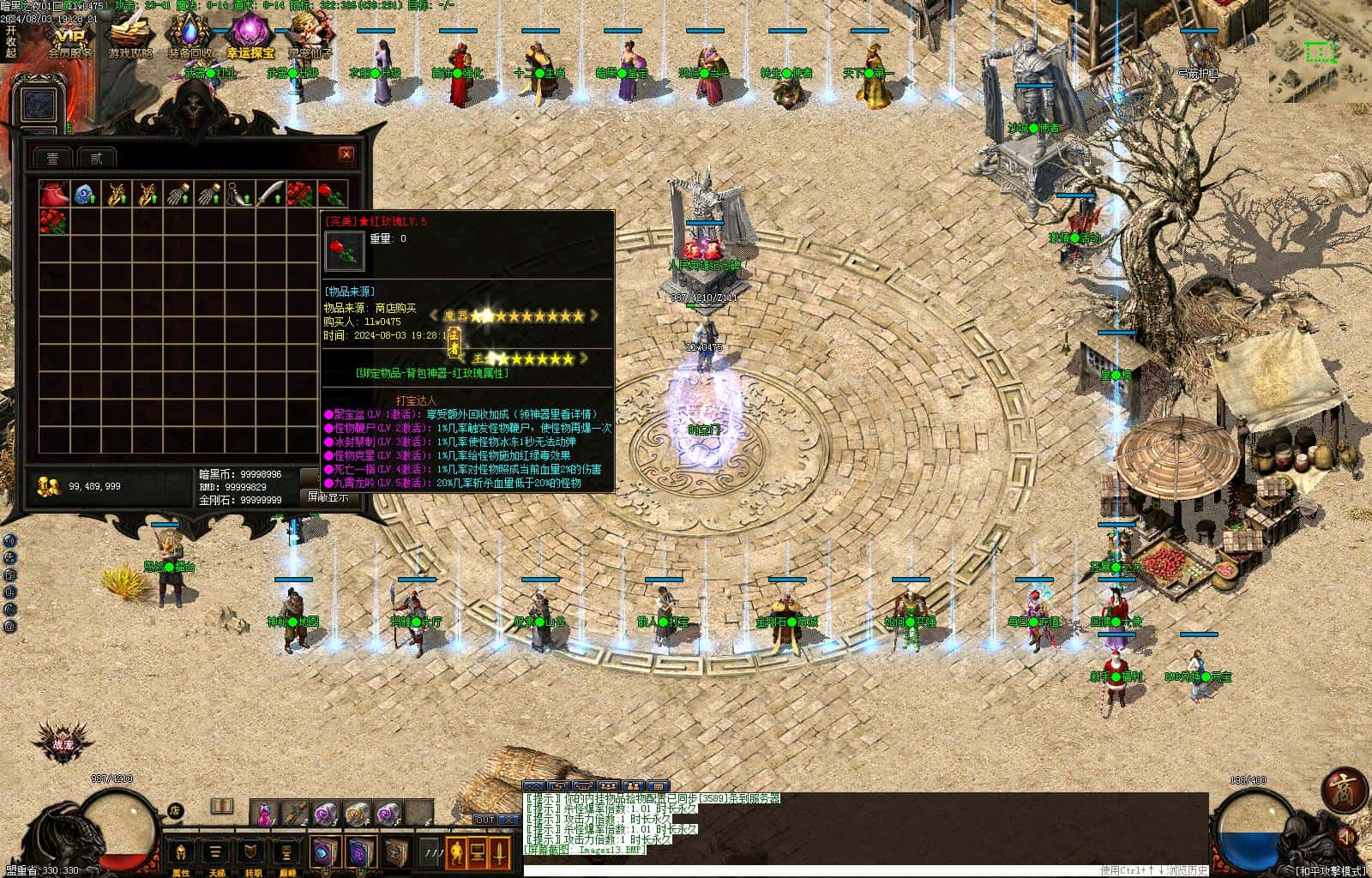Select the single red rose item
The width and height of the screenshot is (1372, 878).
(331, 194)
